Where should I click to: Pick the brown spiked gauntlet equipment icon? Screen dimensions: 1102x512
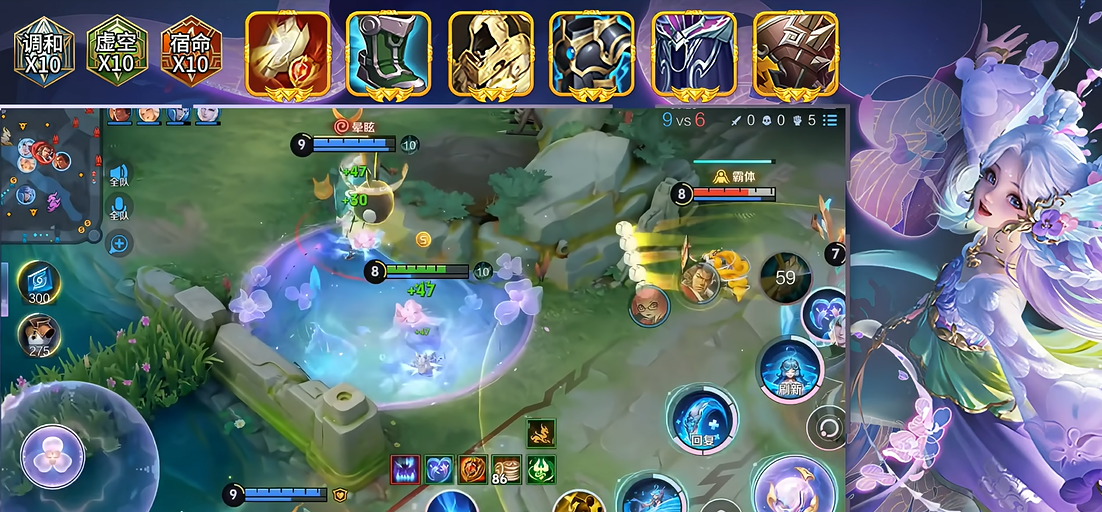coord(795,54)
